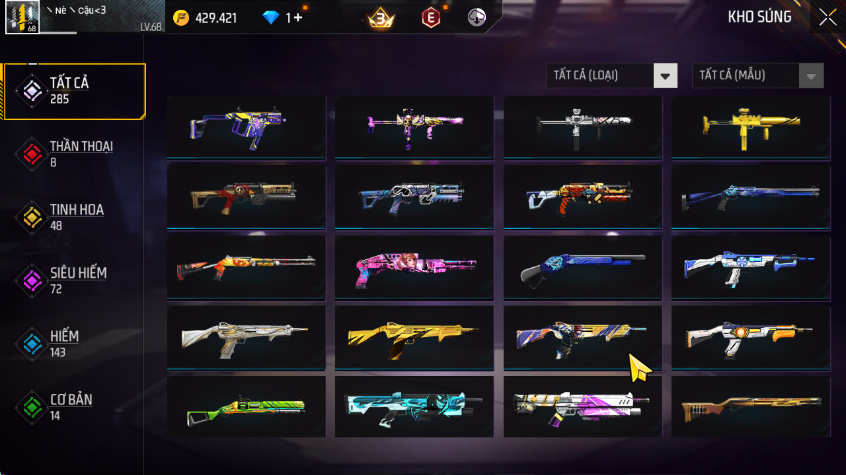Open the player profile avatar
The image size is (846, 475).
(22, 18)
